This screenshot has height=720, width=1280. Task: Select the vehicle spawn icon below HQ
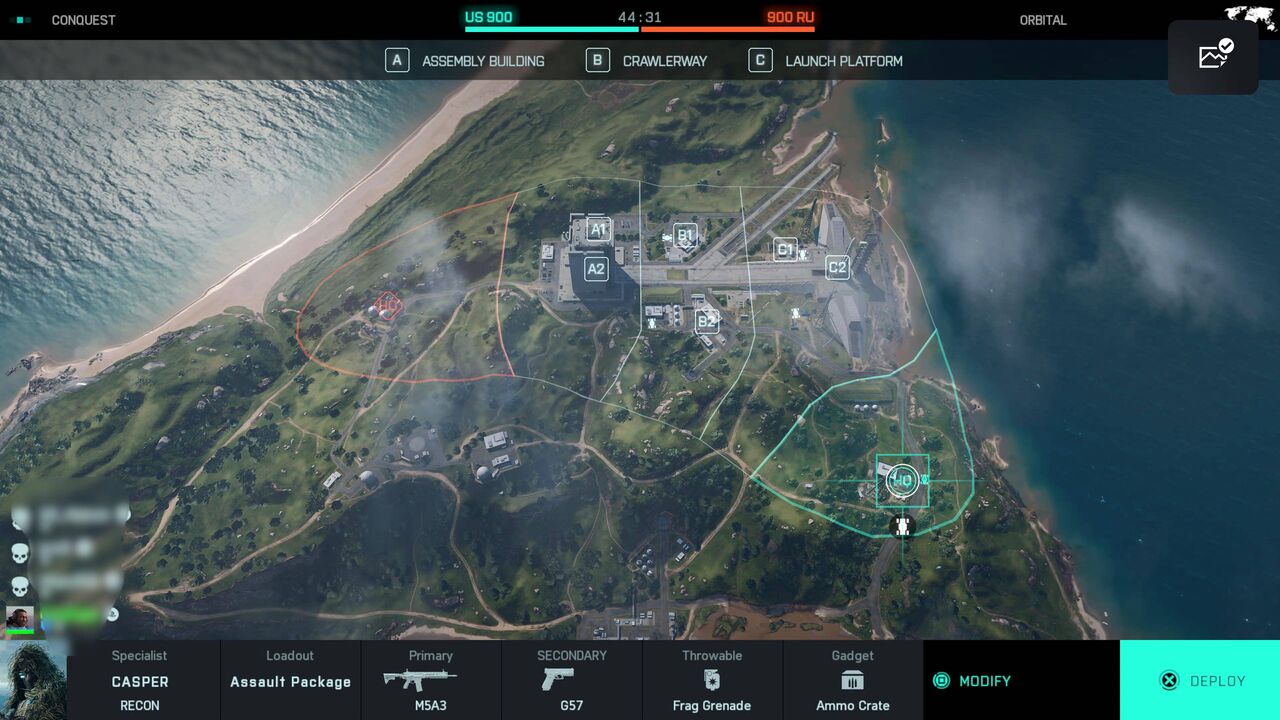click(902, 526)
